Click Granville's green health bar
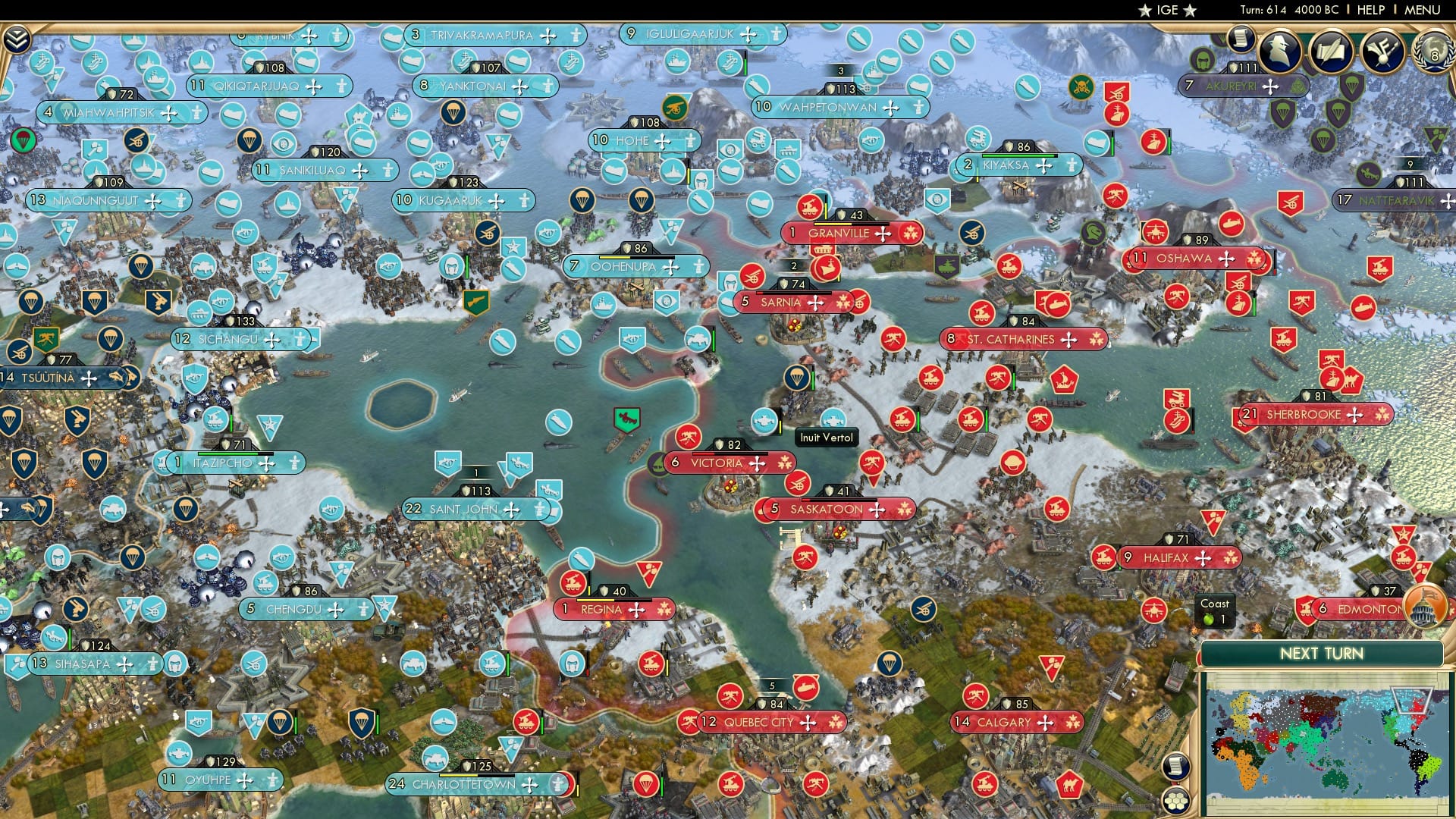1456x819 pixels. [833, 224]
